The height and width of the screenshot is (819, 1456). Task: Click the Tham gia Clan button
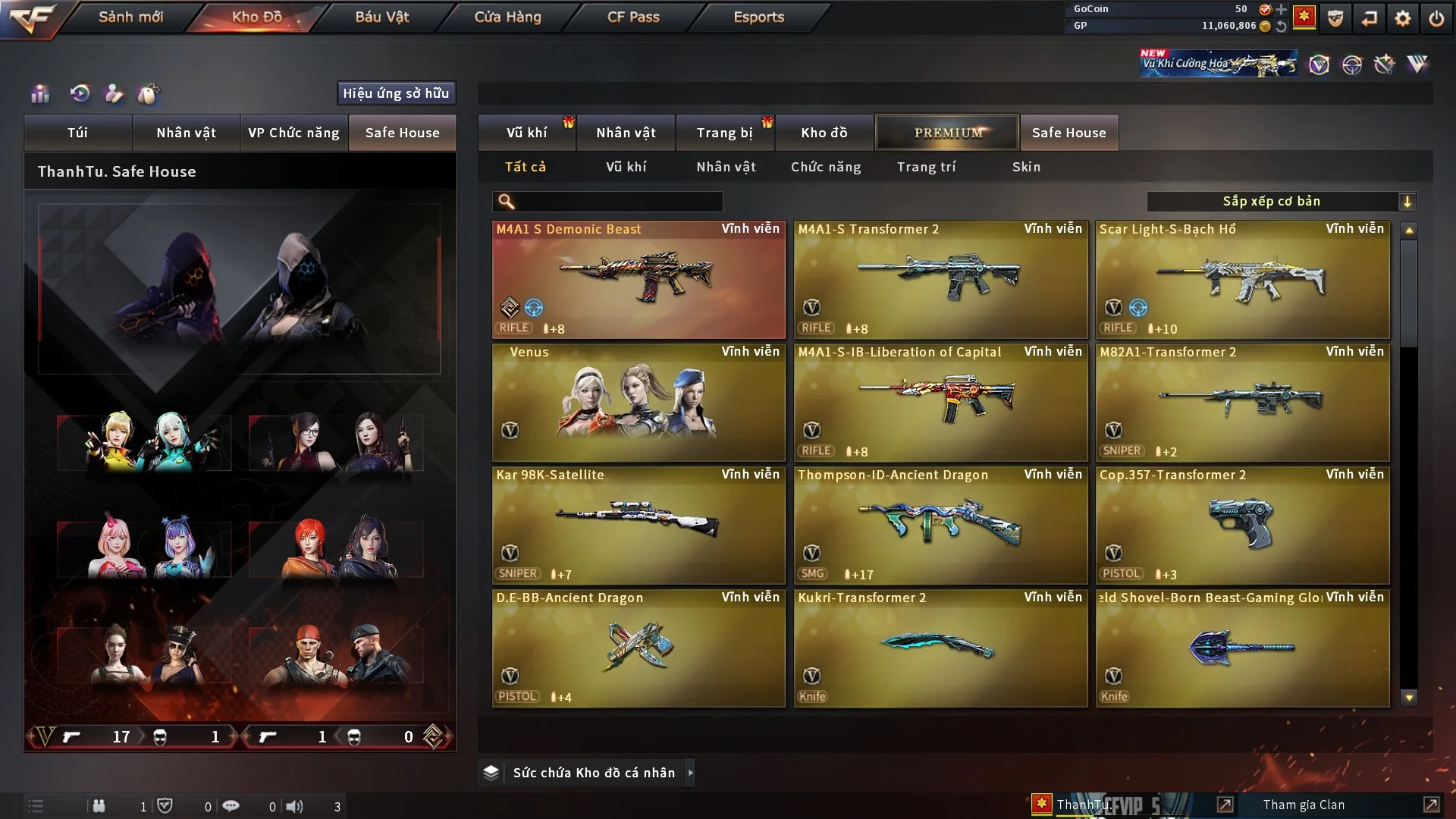tap(1304, 805)
